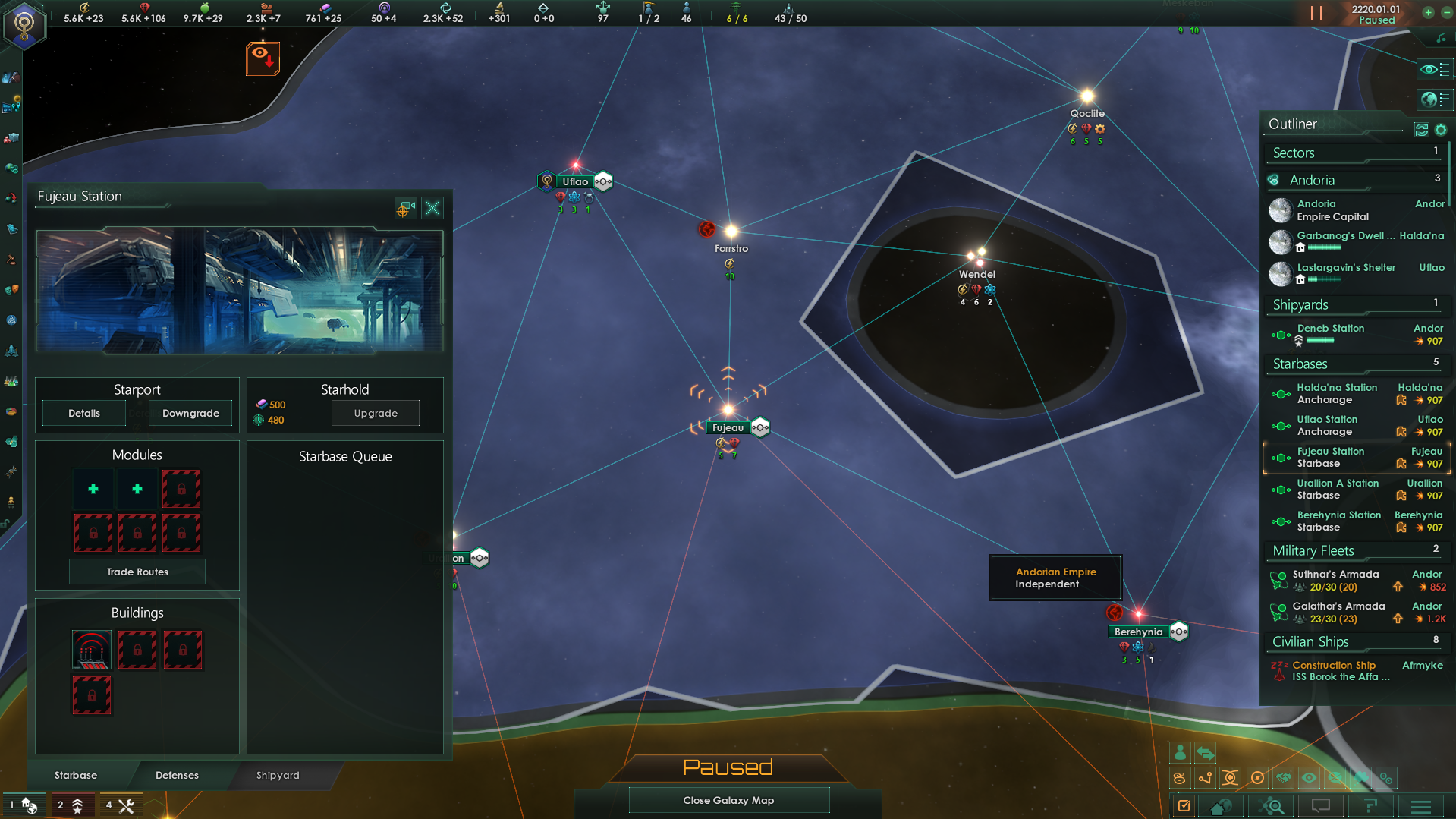Toggle the hyperlanes map overlay icon
Image resolution: width=1456 pixels, height=819 pixels.
pyautogui.click(x=1206, y=777)
